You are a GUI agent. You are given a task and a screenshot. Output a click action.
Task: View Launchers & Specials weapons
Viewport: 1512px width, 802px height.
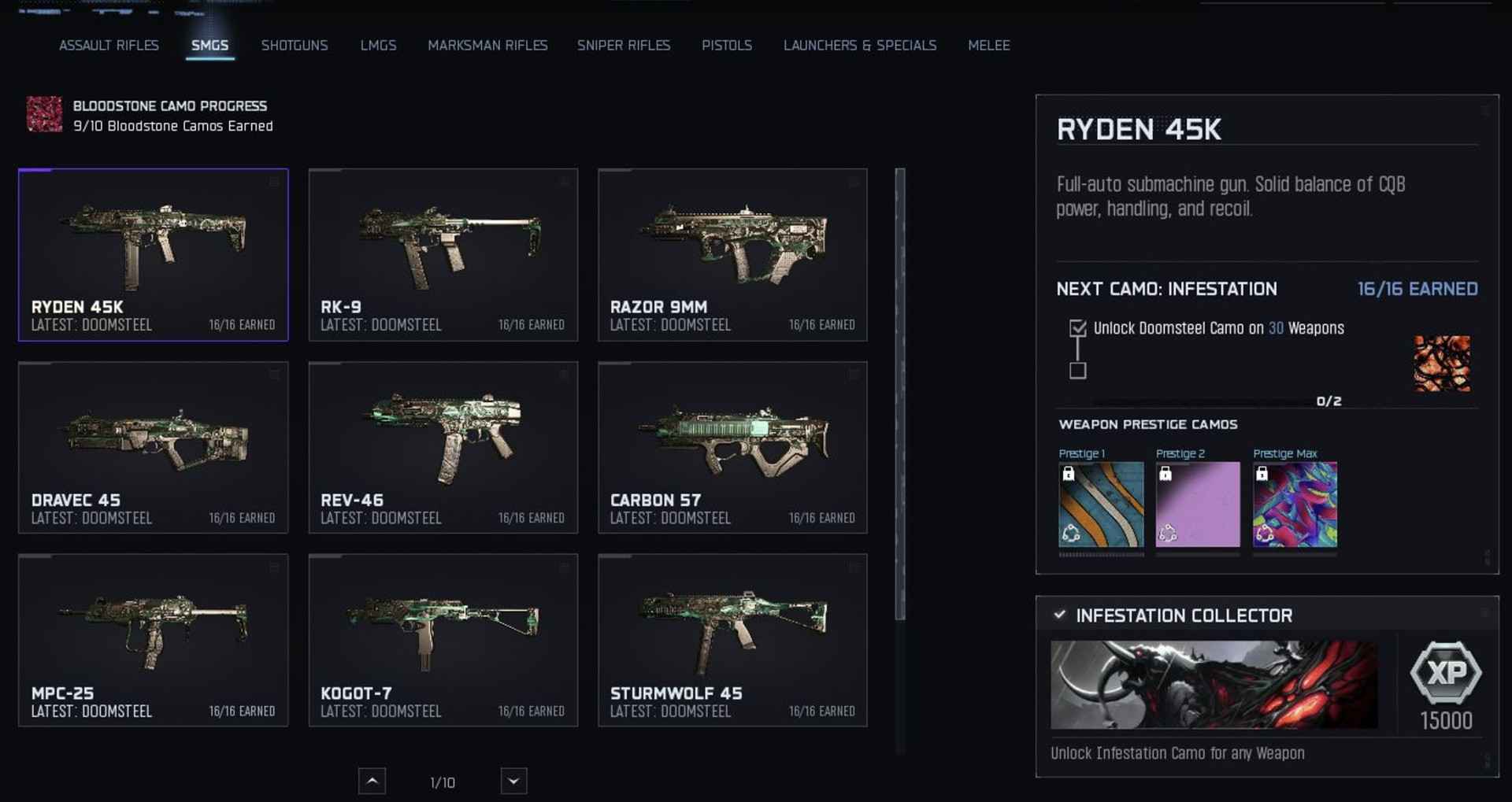860,46
